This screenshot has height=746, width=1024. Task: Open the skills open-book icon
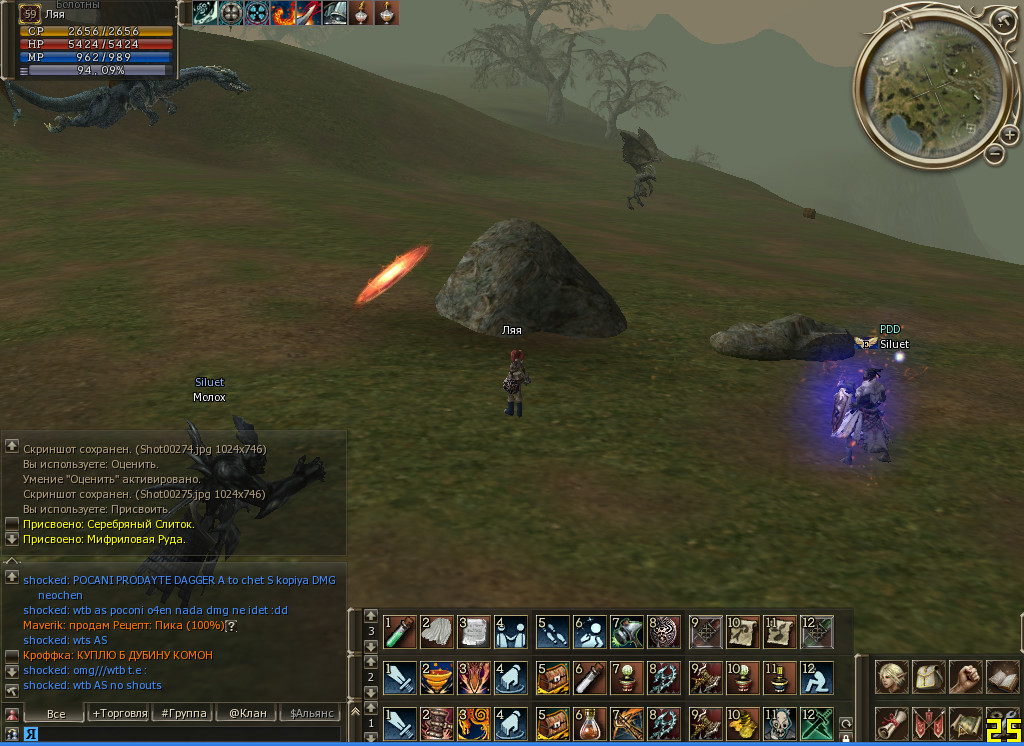coord(1001,677)
